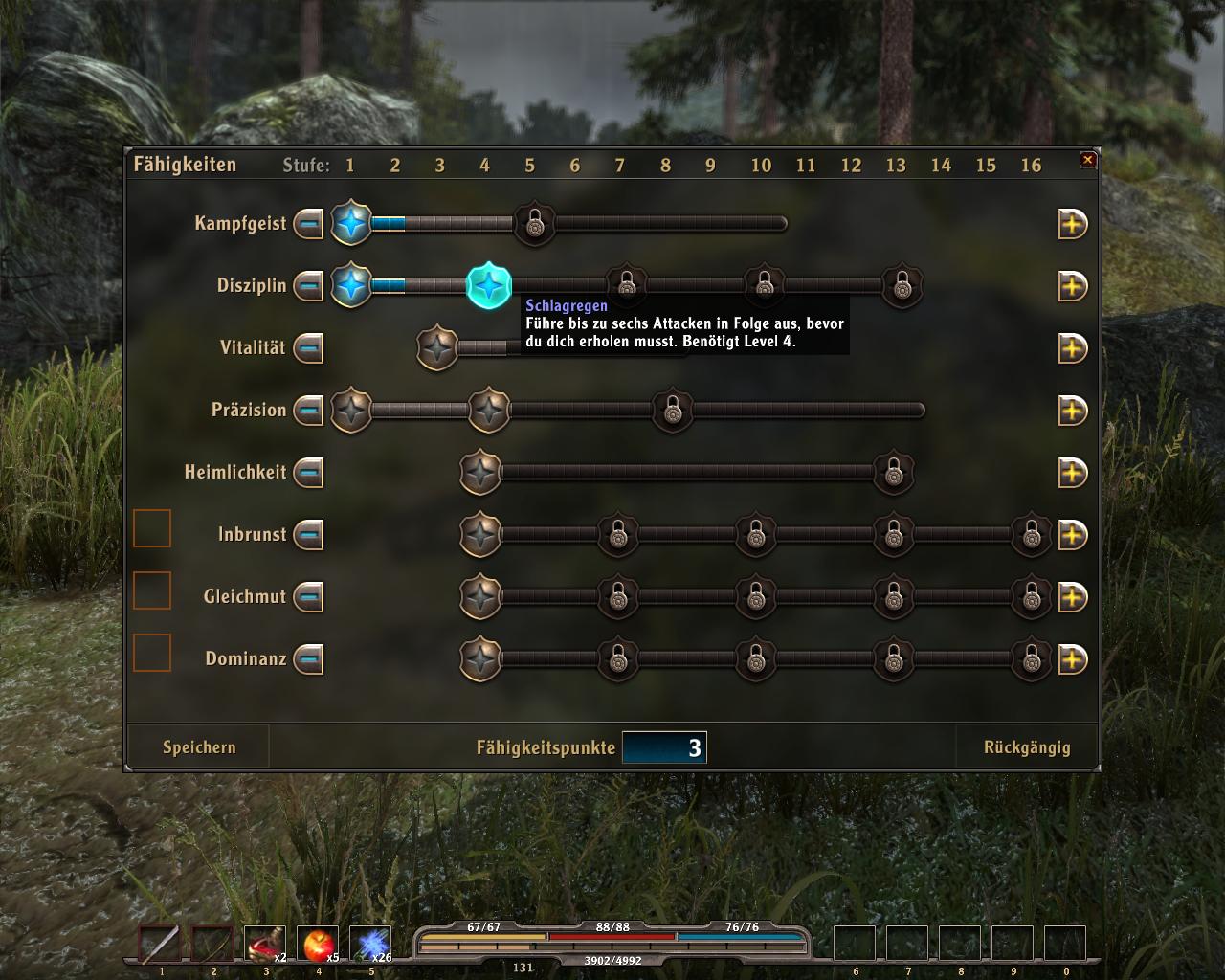The image size is (1225, 980).
Task: Select the first Kampfgeist skill node
Action: pyautogui.click(x=351, y=224)
